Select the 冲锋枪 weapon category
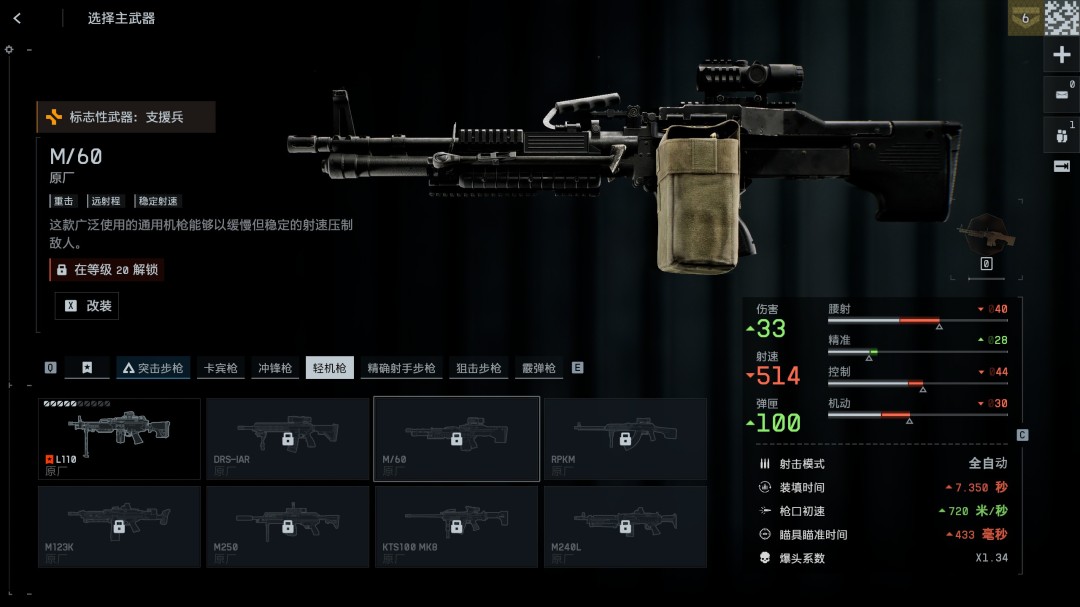The width and height of the screenshot is (1080, 607). pos(275,368)
